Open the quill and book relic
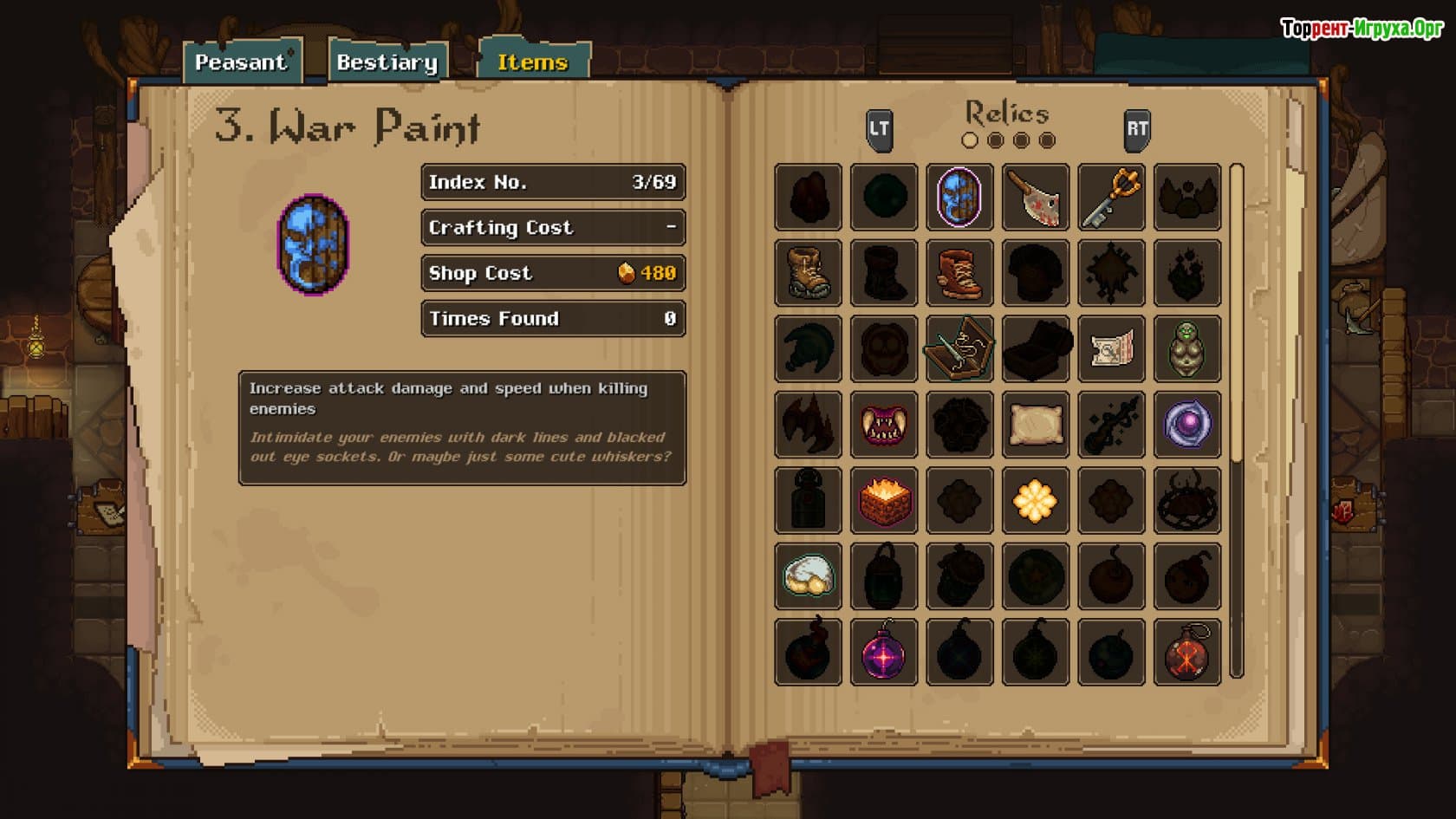This screenshot has height=819, width=1456. point(959,349)
